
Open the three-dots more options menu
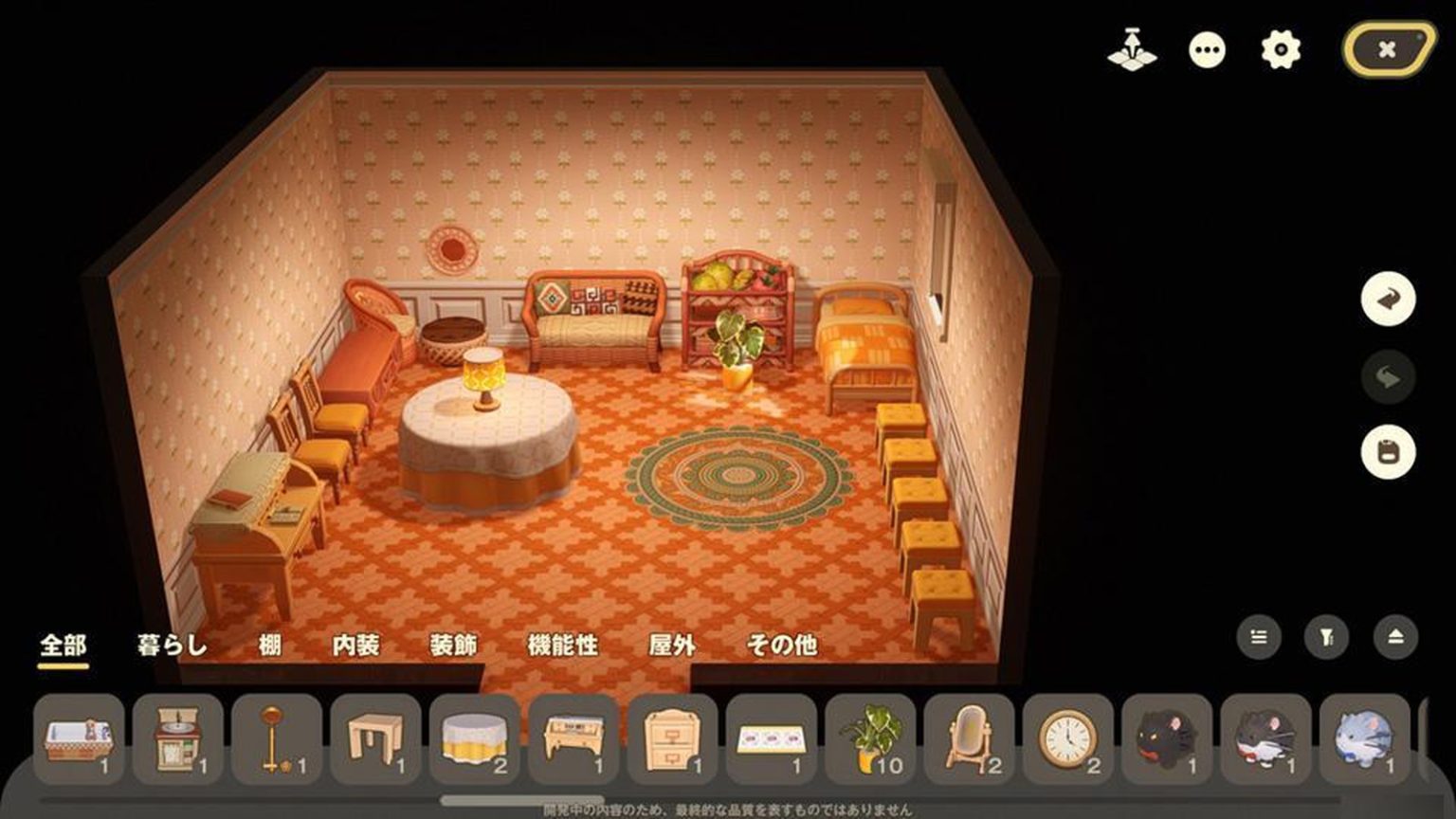pyautogui.click(x=1207, y=50)
